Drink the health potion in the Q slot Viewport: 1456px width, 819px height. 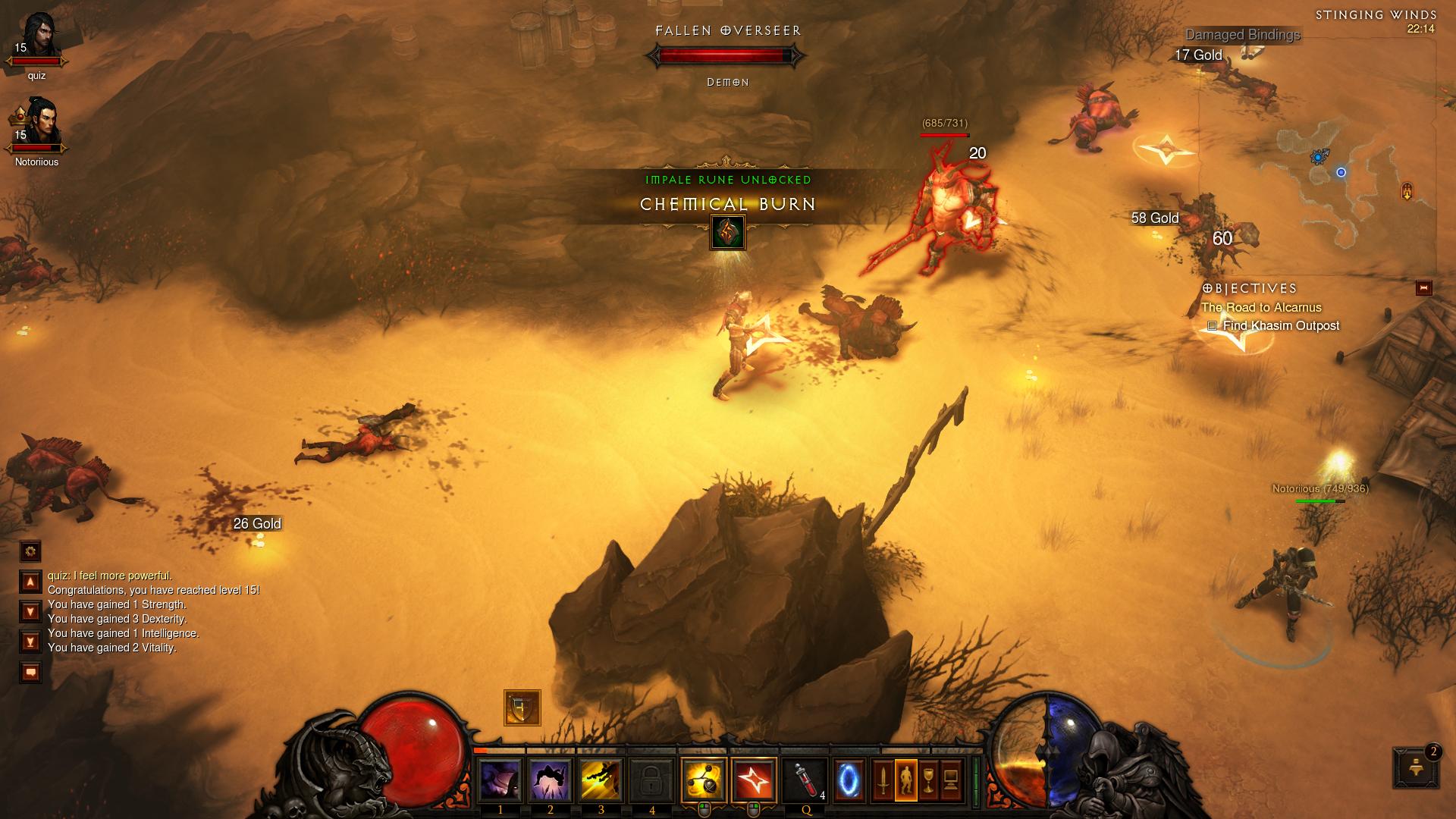[805, 780]
